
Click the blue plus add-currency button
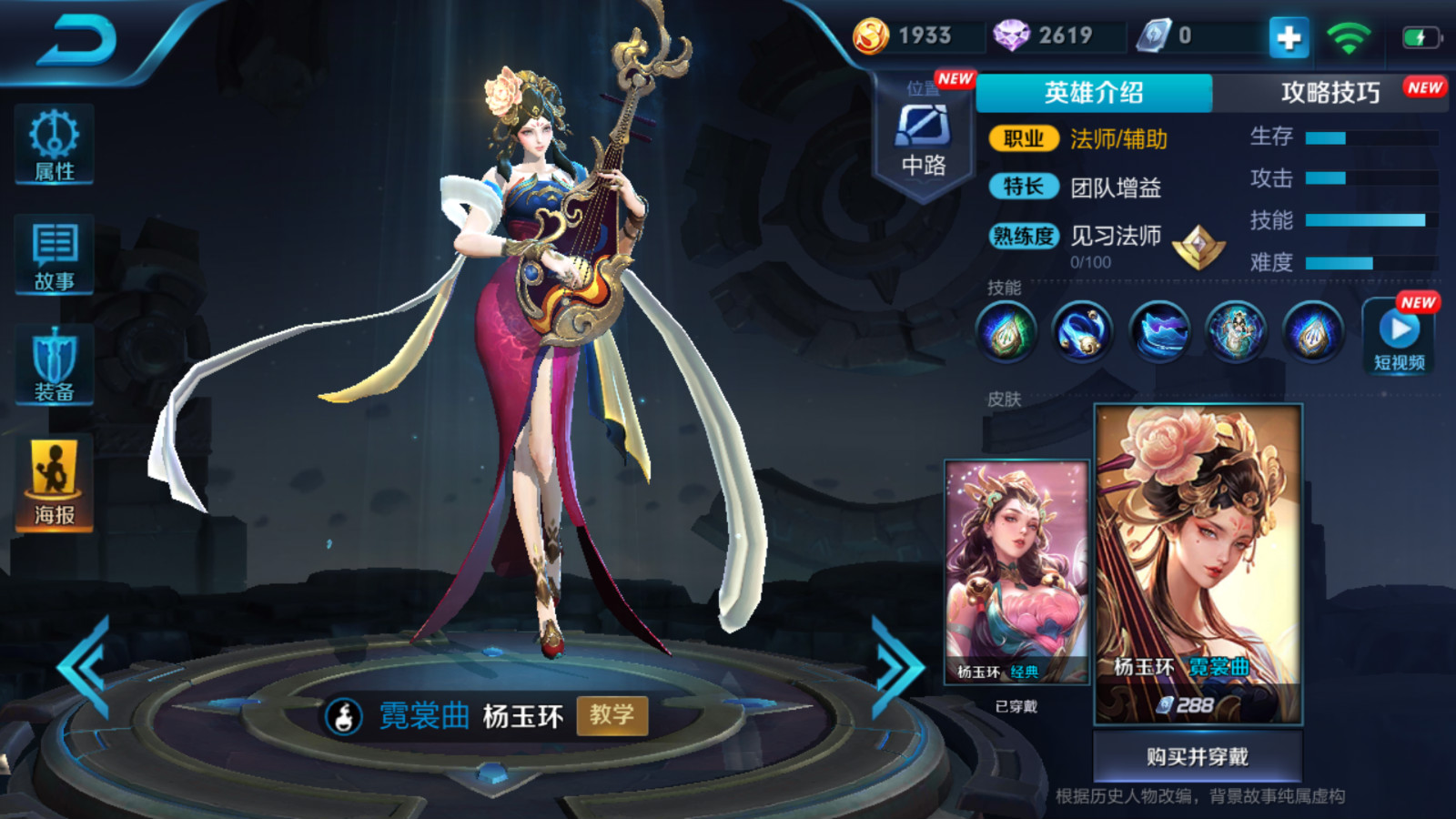pyautogui.click(x=1289, y=37)
